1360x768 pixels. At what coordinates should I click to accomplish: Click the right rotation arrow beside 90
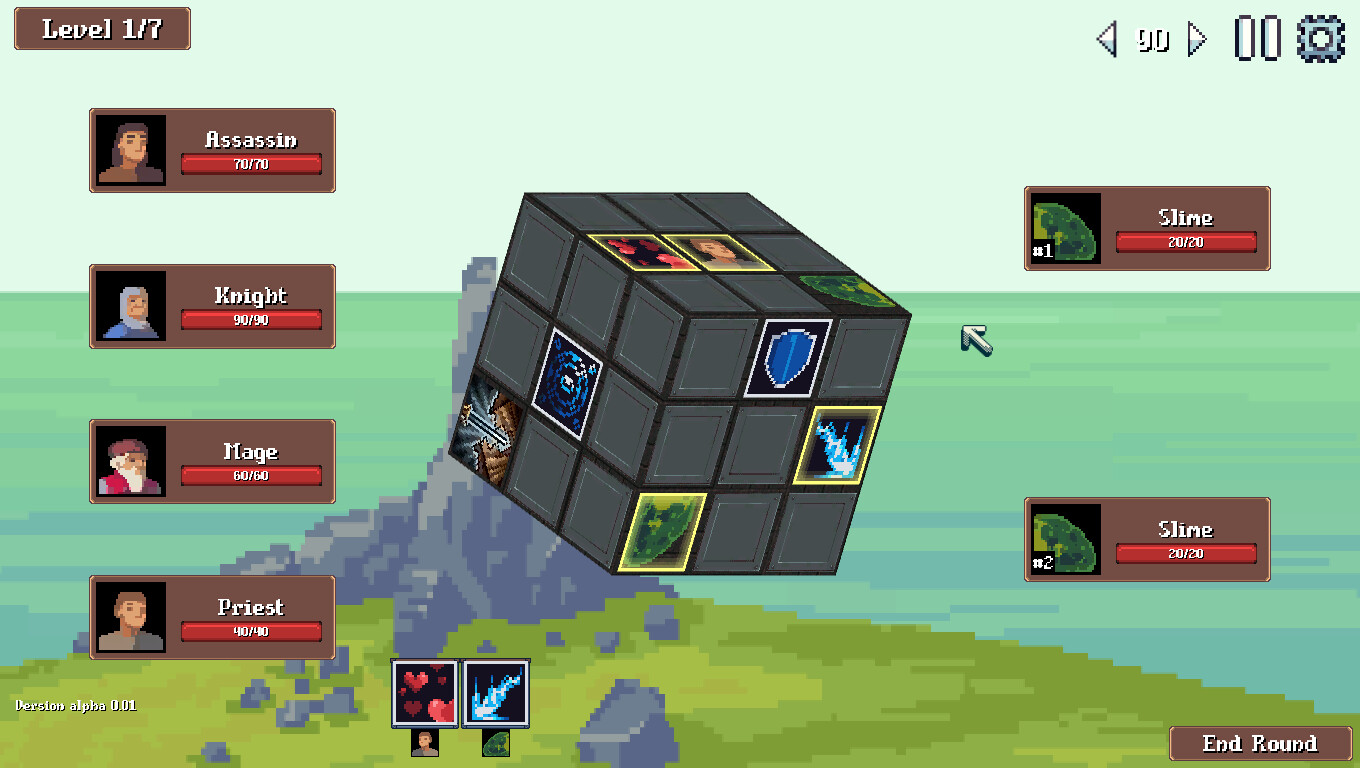click(x=1197, y=39)
